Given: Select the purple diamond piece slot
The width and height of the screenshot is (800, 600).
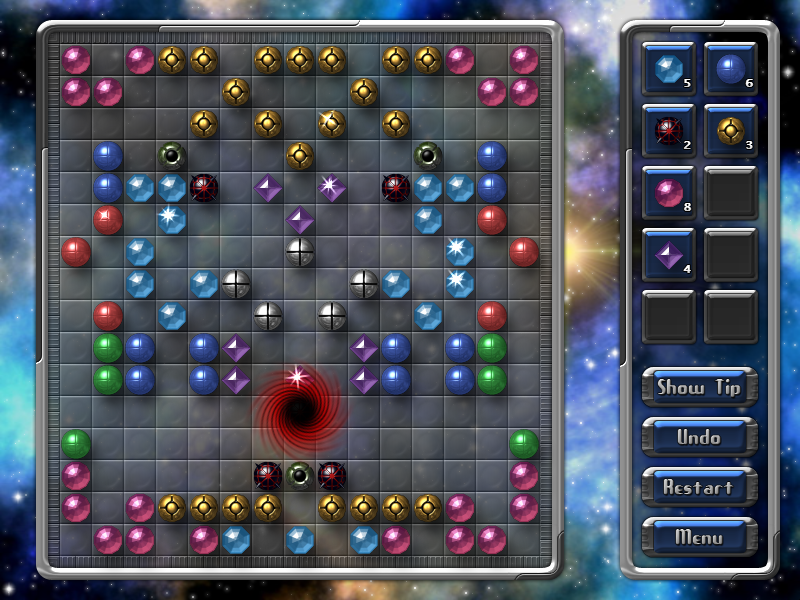Looking at the screenshot, I should (x=669, y=254).
